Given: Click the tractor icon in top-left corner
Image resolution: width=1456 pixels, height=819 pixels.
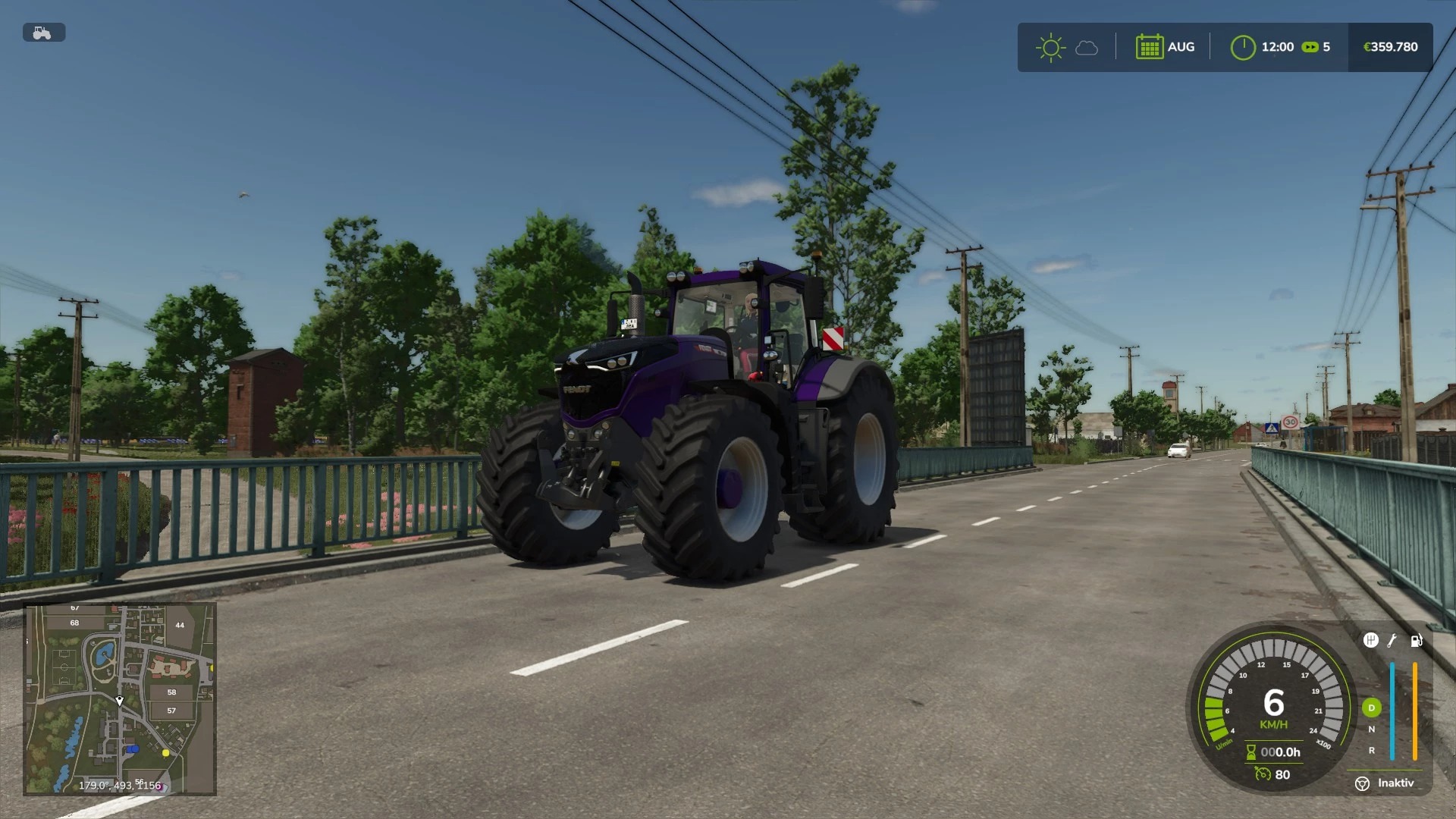Looking at the screenshot, I should pos(44,32).
